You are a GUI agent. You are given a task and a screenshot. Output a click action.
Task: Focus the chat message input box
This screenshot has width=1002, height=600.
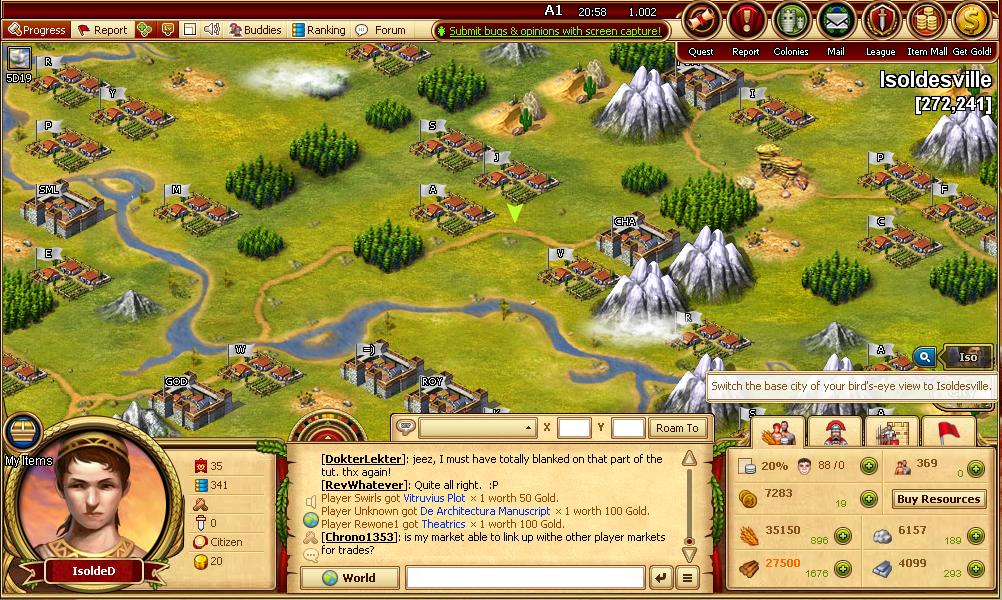click(x=525, y=577)
